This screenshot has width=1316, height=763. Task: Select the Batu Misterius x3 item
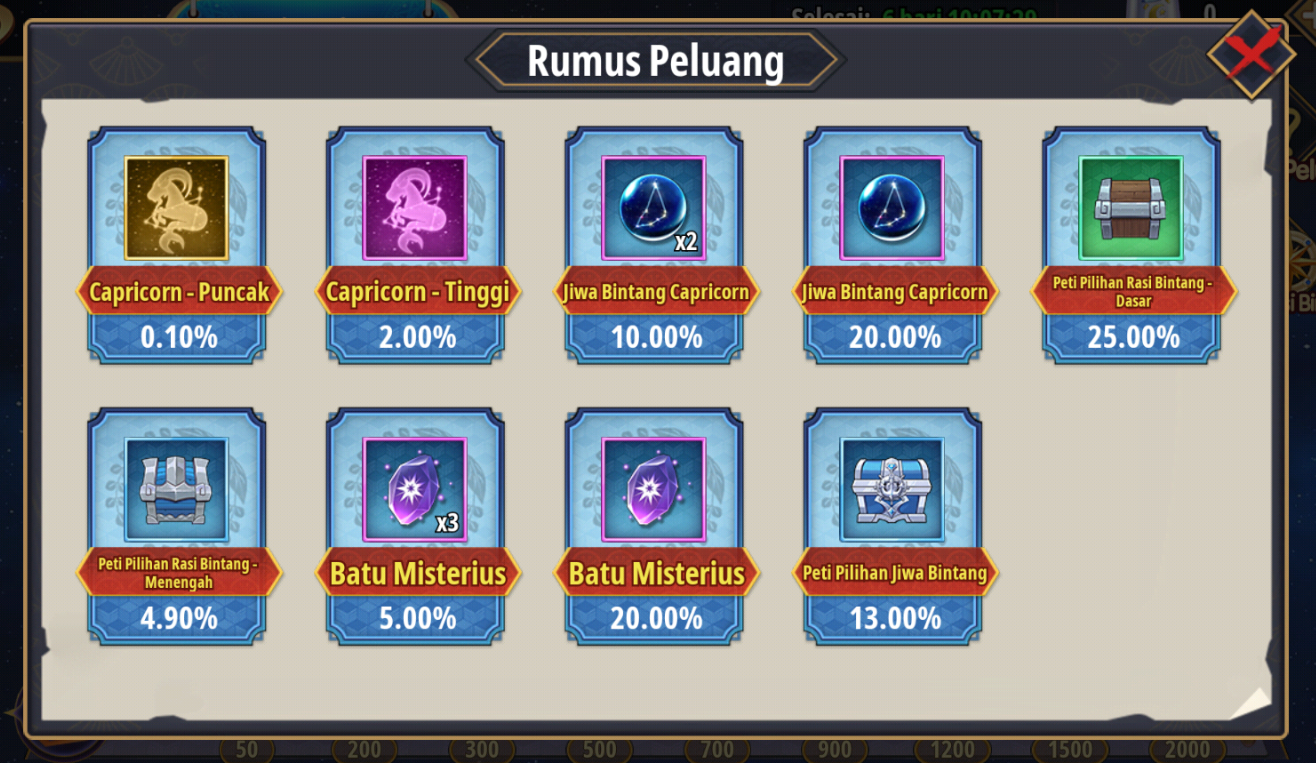[415, 490]
